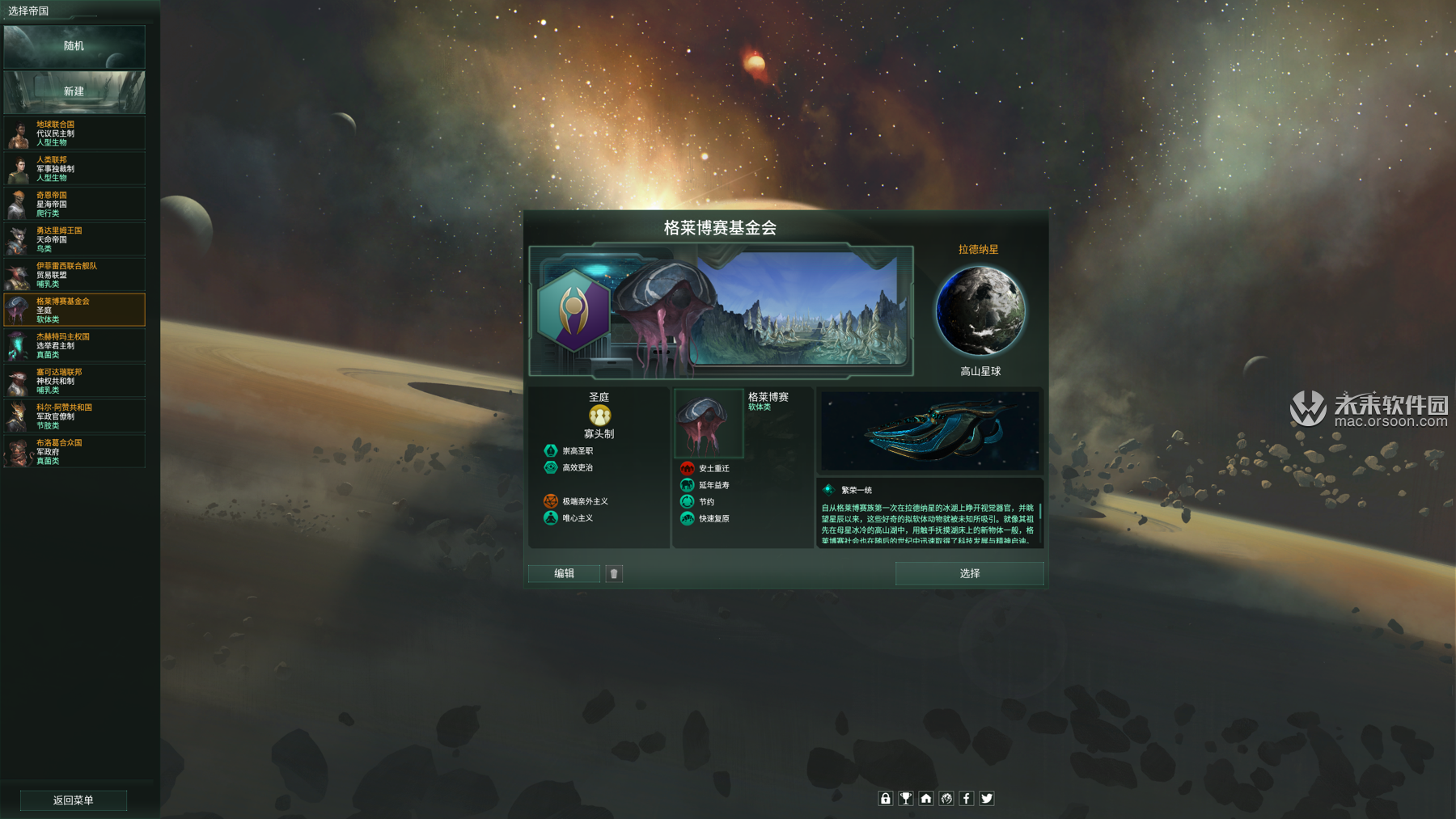
Task: Click the home icon in bottom bar
Action: coord(926,798)
